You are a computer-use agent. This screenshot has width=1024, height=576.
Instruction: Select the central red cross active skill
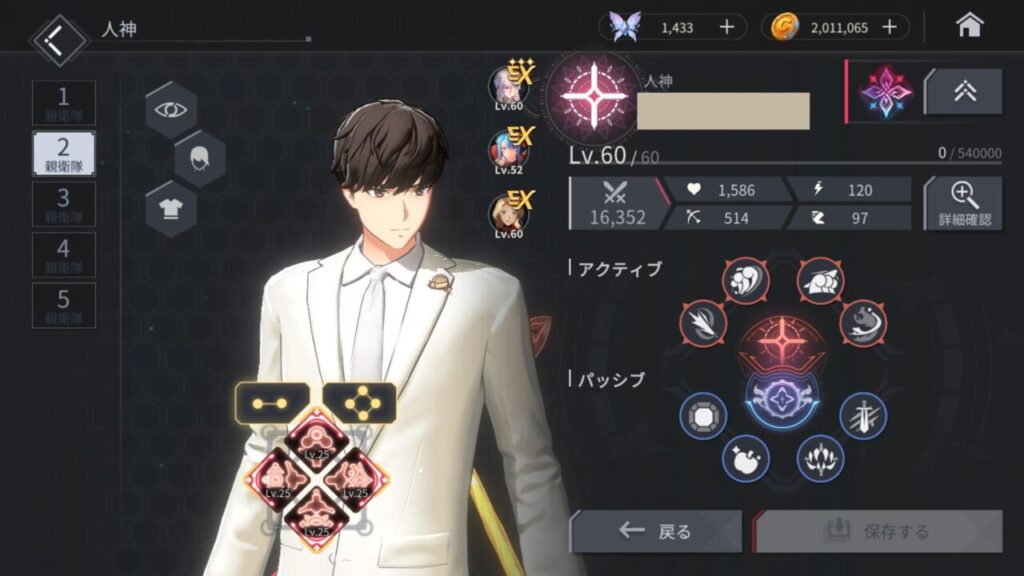782,339
